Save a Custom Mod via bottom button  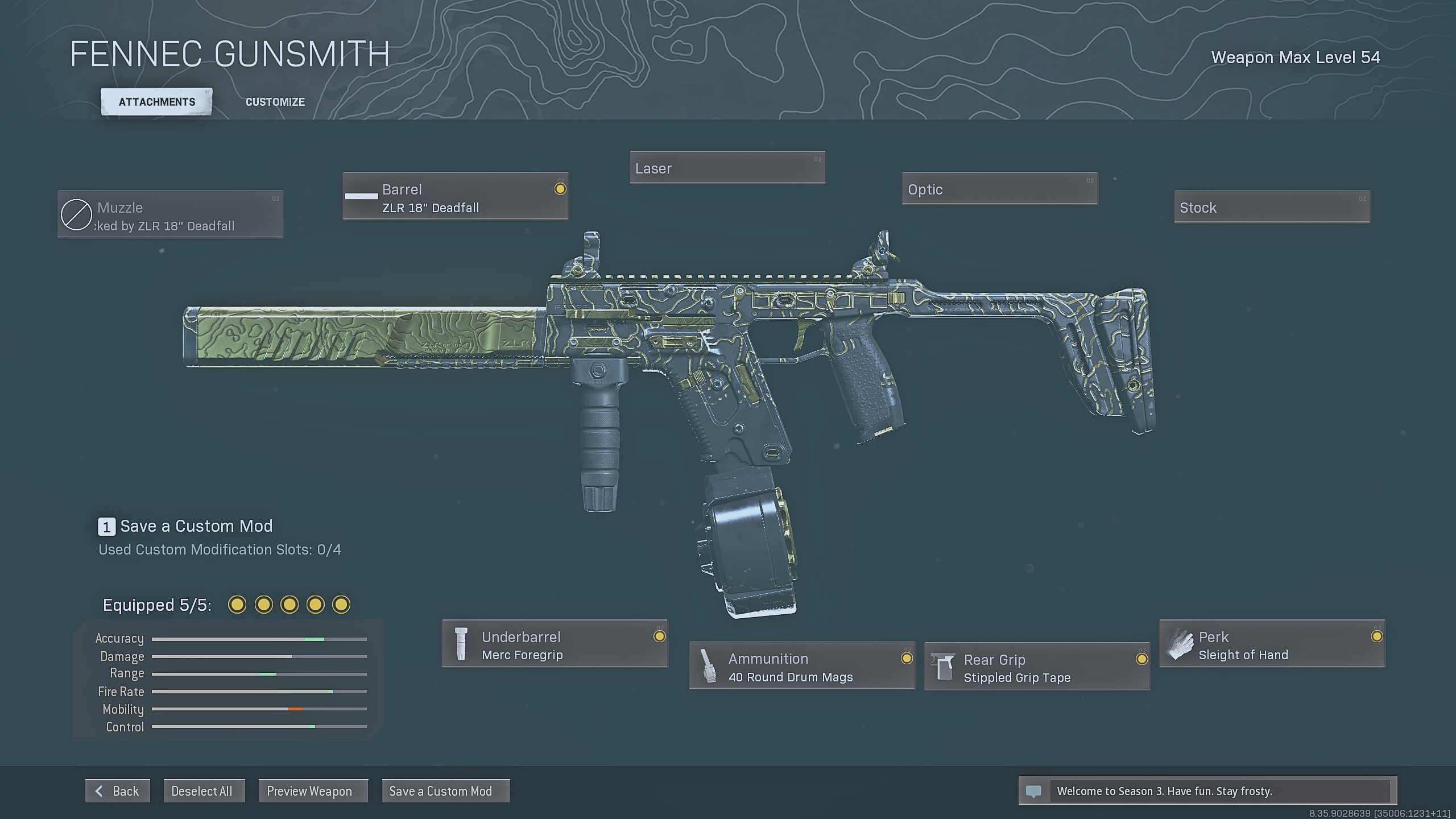pyautogui.click(x=445, y=791)
